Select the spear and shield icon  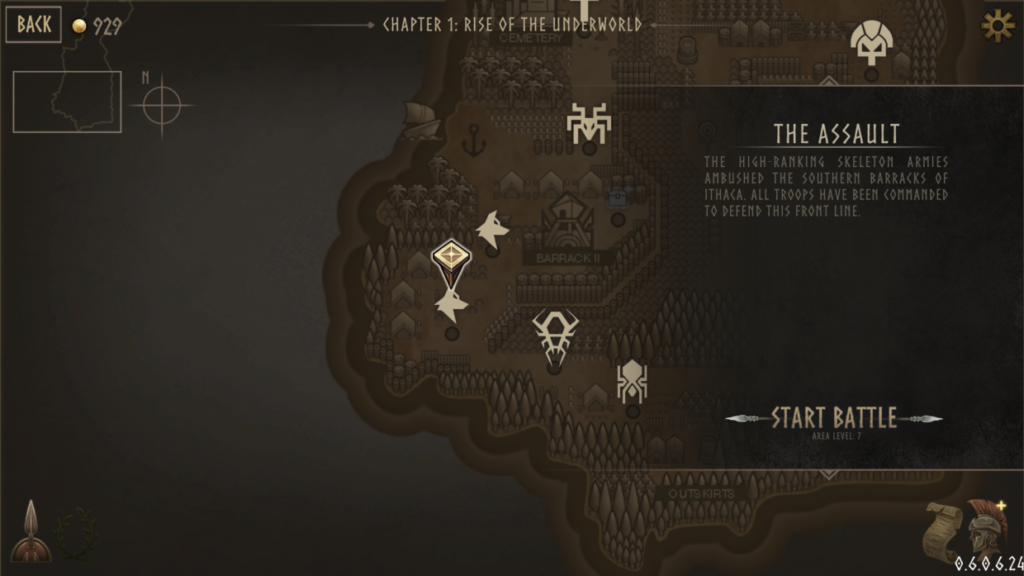tap(30, 532)
